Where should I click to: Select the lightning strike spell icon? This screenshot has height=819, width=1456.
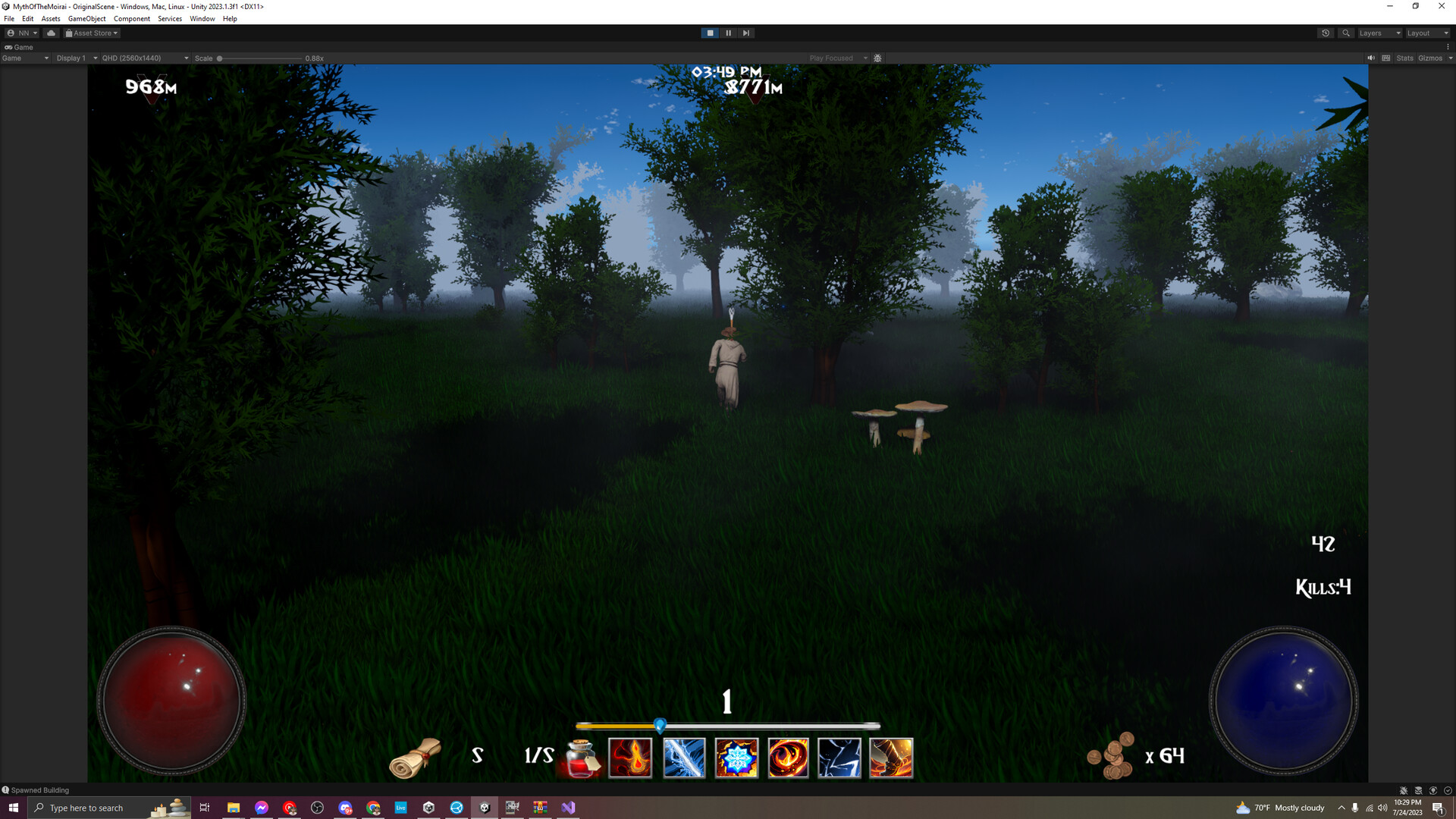coord(840,758)
